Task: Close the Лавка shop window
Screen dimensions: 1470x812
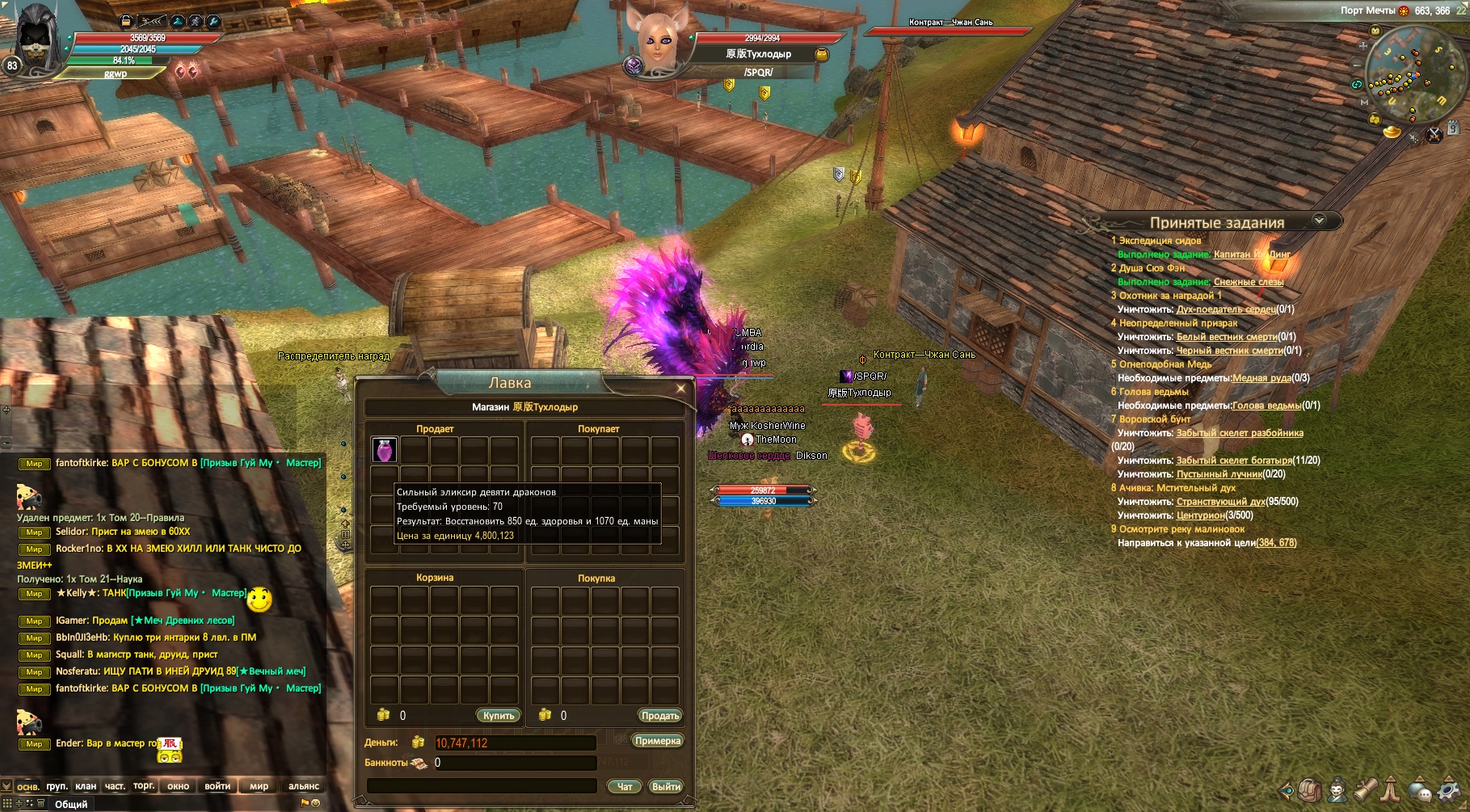Action: click(680, 389)
